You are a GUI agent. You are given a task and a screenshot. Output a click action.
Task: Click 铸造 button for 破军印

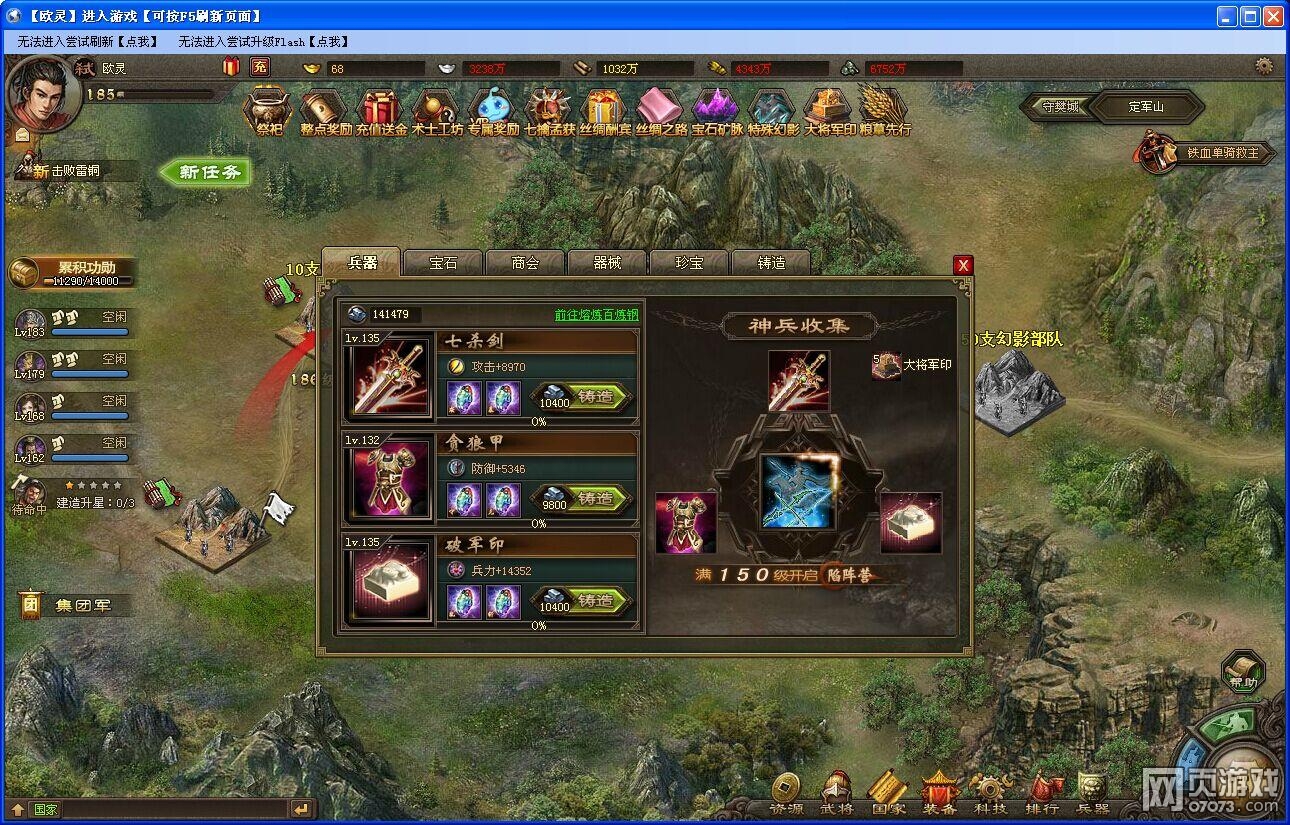[595, 600]
